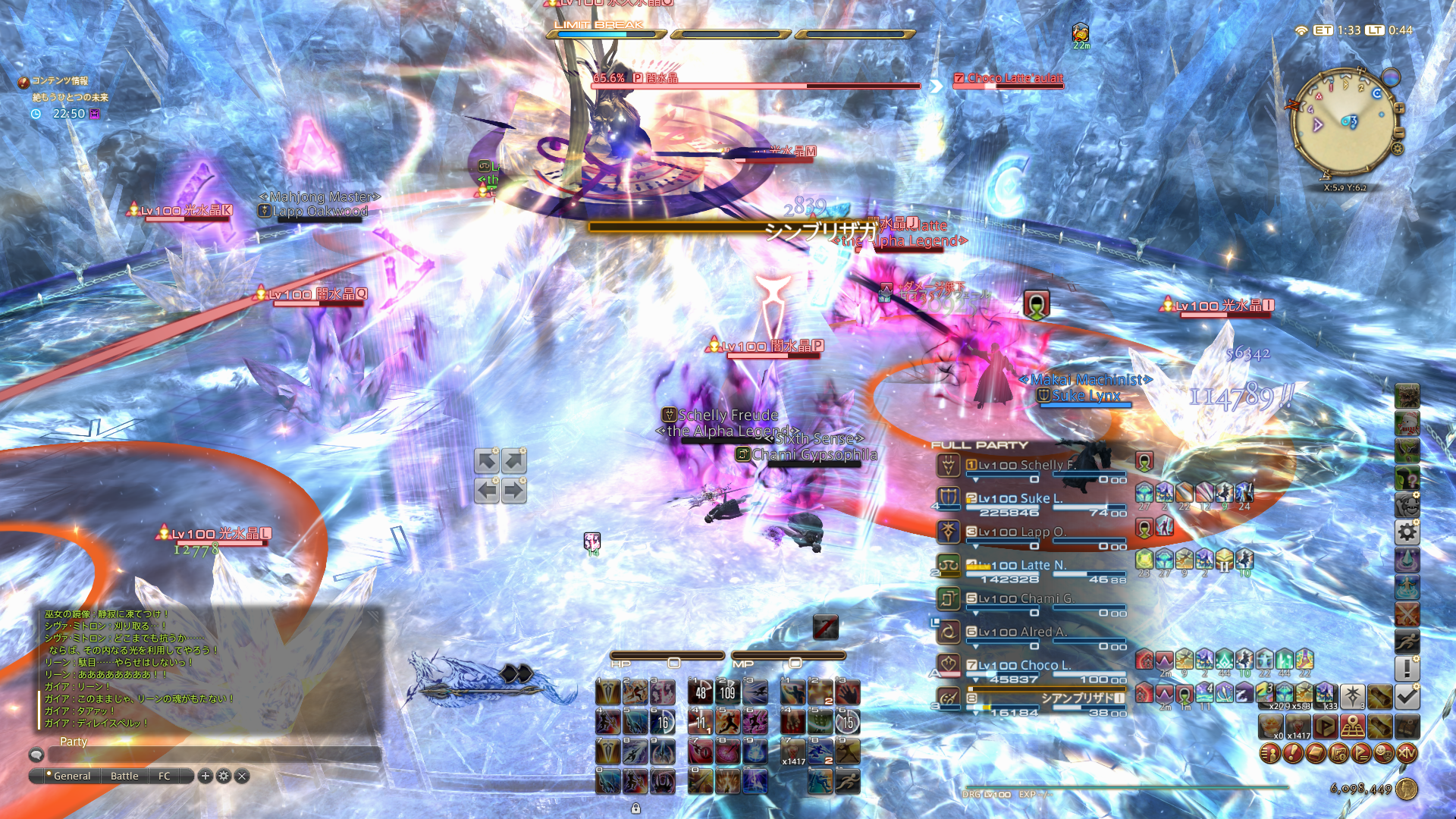The image size is (1456, 819).
Task: Open the chat channel speech bubble selector
Action: pos(36,755)
